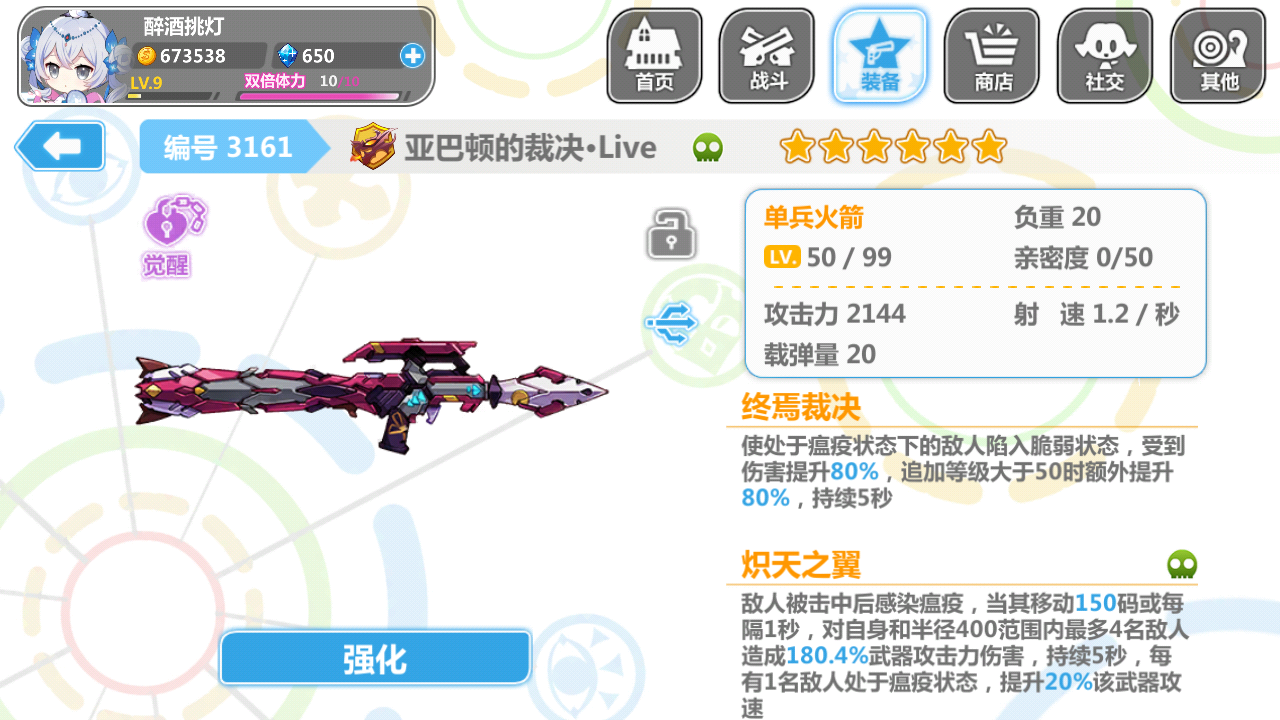Toggle the skull icon beside 炽天之翼

[1181, 565]
